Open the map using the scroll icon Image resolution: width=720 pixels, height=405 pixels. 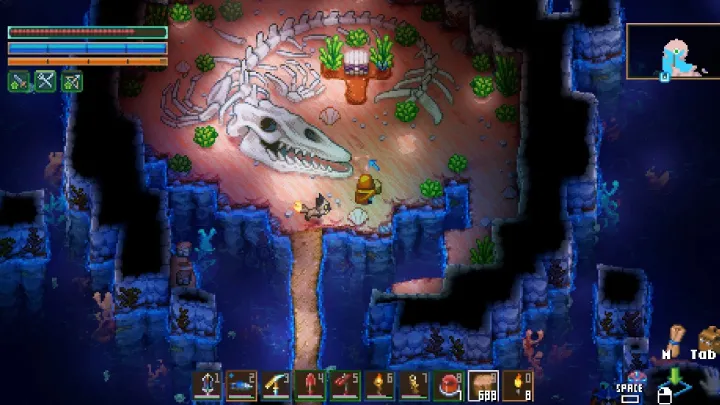click(x=676, y=335)
